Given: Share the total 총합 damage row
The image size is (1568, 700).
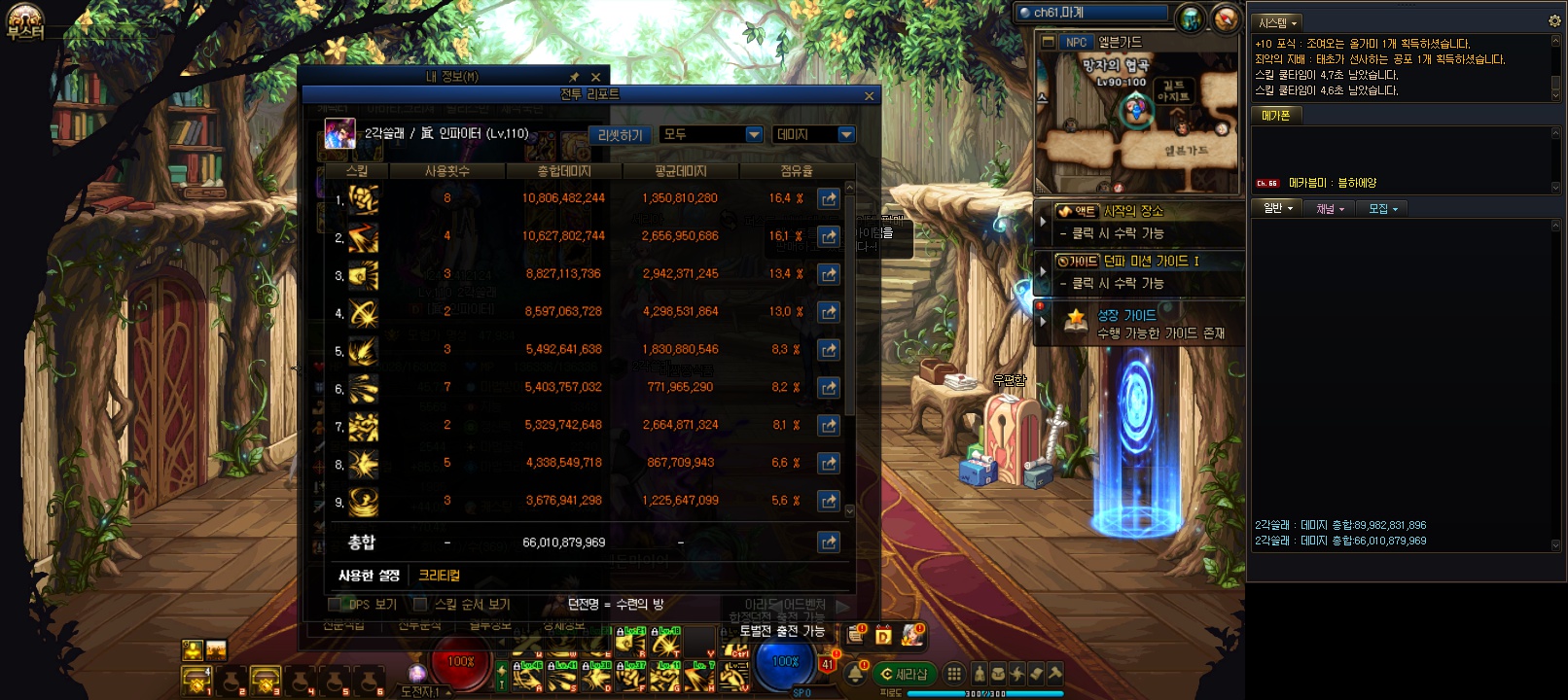Looking at the screenshot, I should [829, 542].
